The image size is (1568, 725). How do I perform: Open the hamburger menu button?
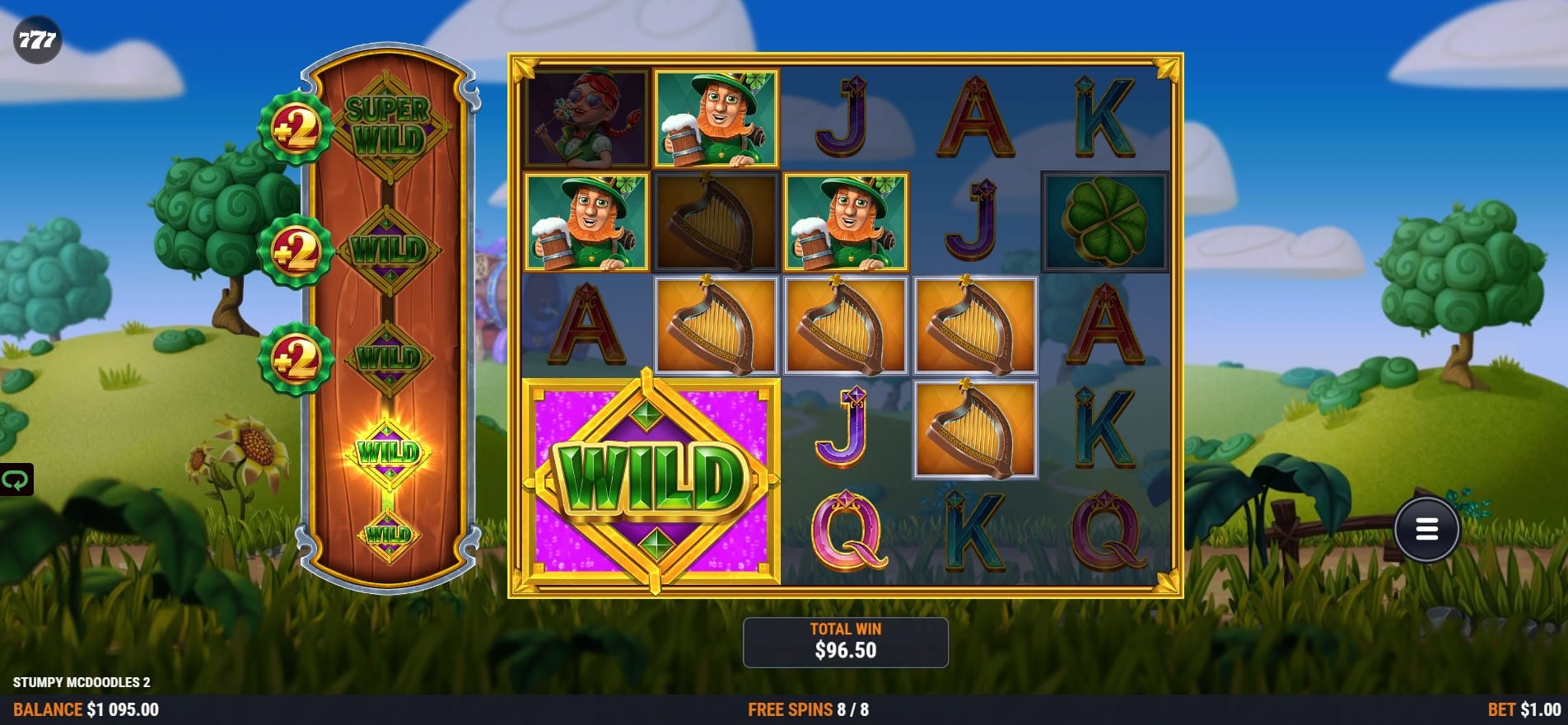click(x=1426, y=530)
